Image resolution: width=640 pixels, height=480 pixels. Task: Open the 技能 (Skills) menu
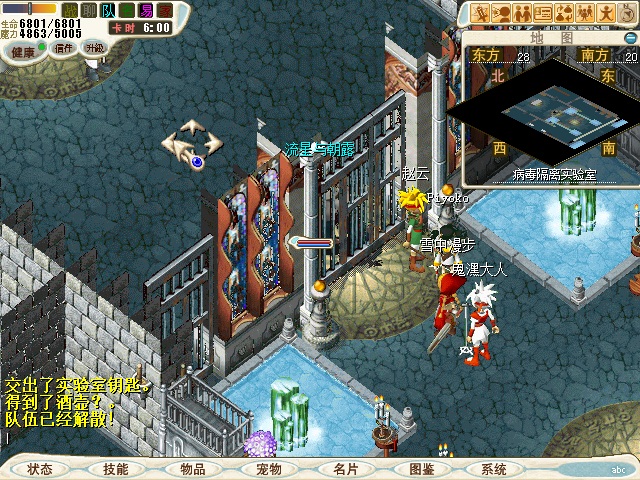tap(116, 468)
